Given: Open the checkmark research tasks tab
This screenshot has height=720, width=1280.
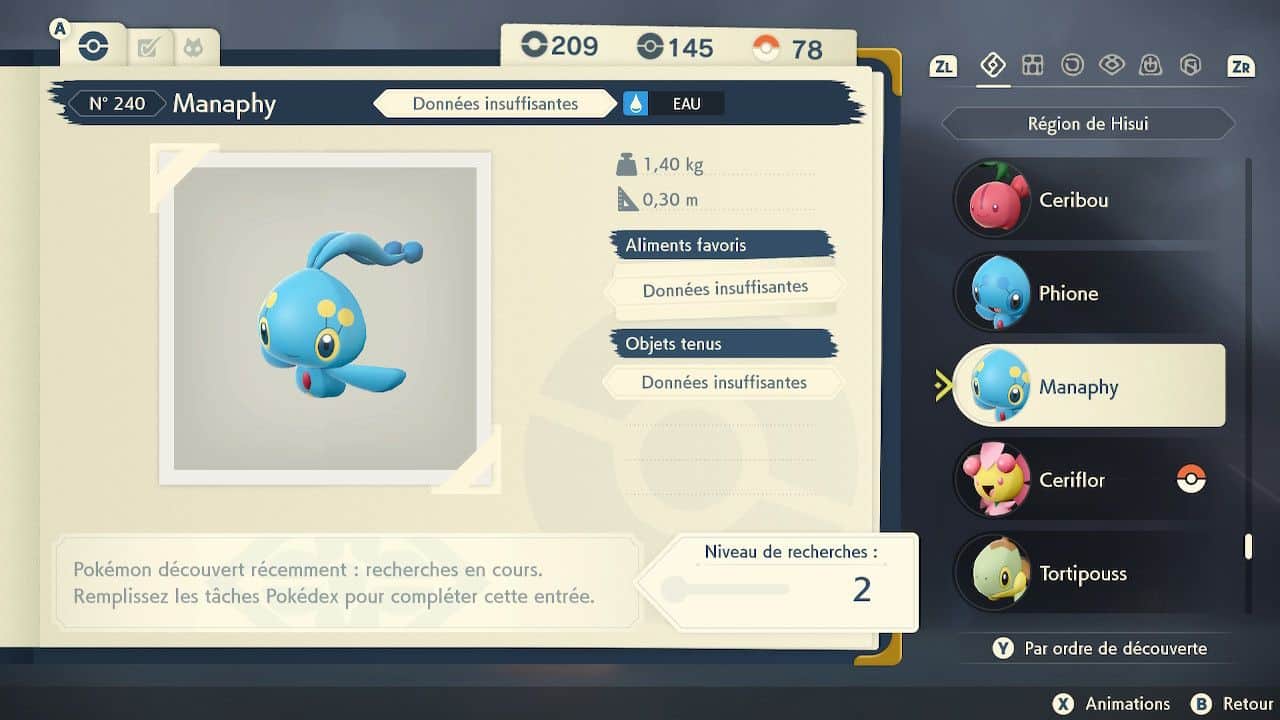Looking at the screenshot, I should point(149,47).
